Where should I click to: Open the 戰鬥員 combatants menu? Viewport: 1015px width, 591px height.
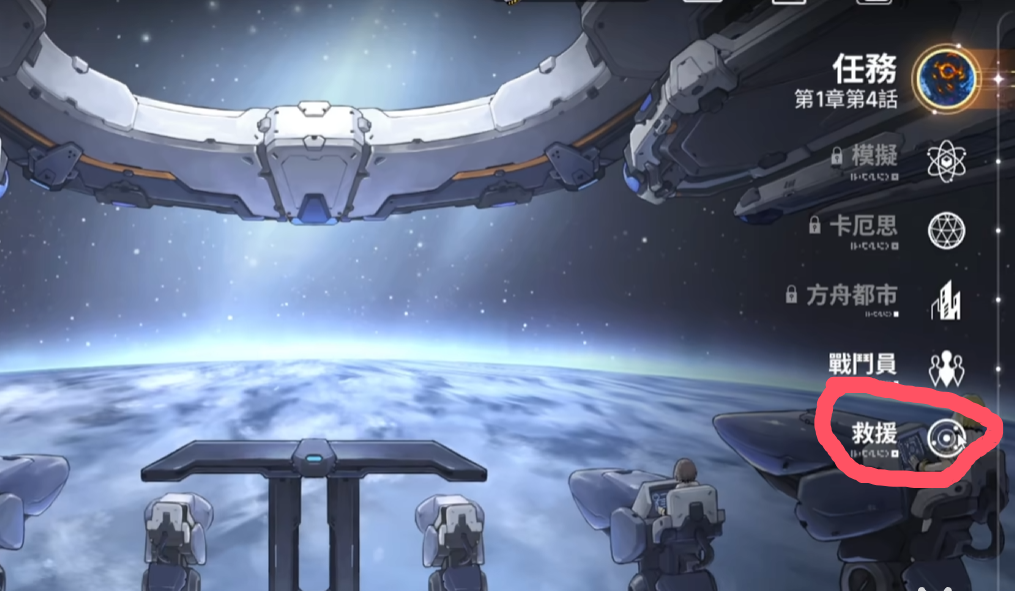[944, 368]
